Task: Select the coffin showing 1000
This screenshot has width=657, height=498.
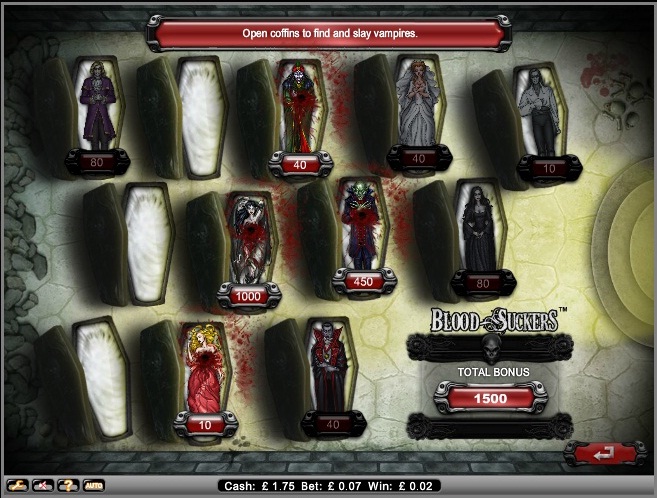Action: coord(249,245)
